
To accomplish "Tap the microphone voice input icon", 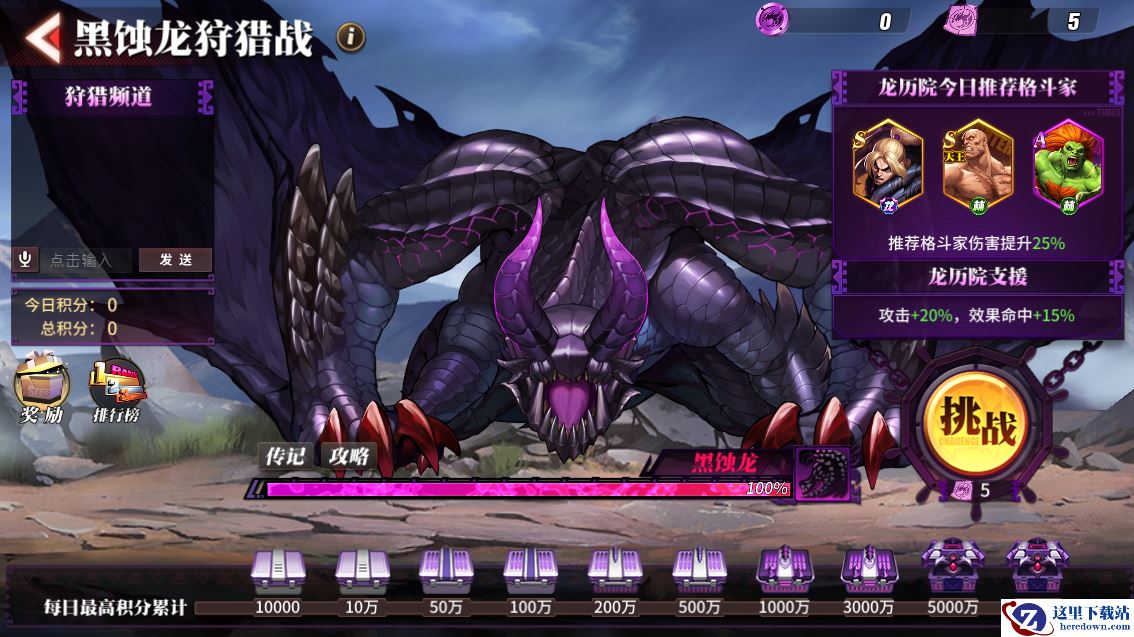I will (x=26, y=260).
